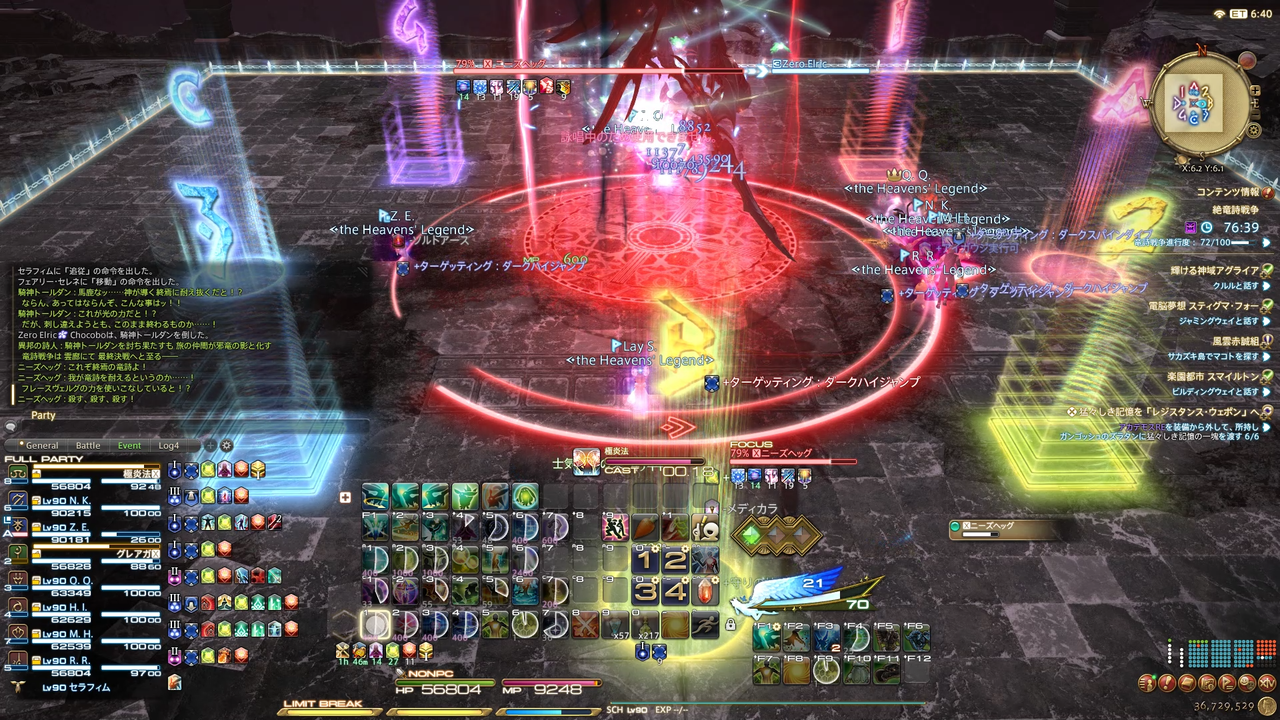Open the Log4 chat tab

(x=168, y=446)
